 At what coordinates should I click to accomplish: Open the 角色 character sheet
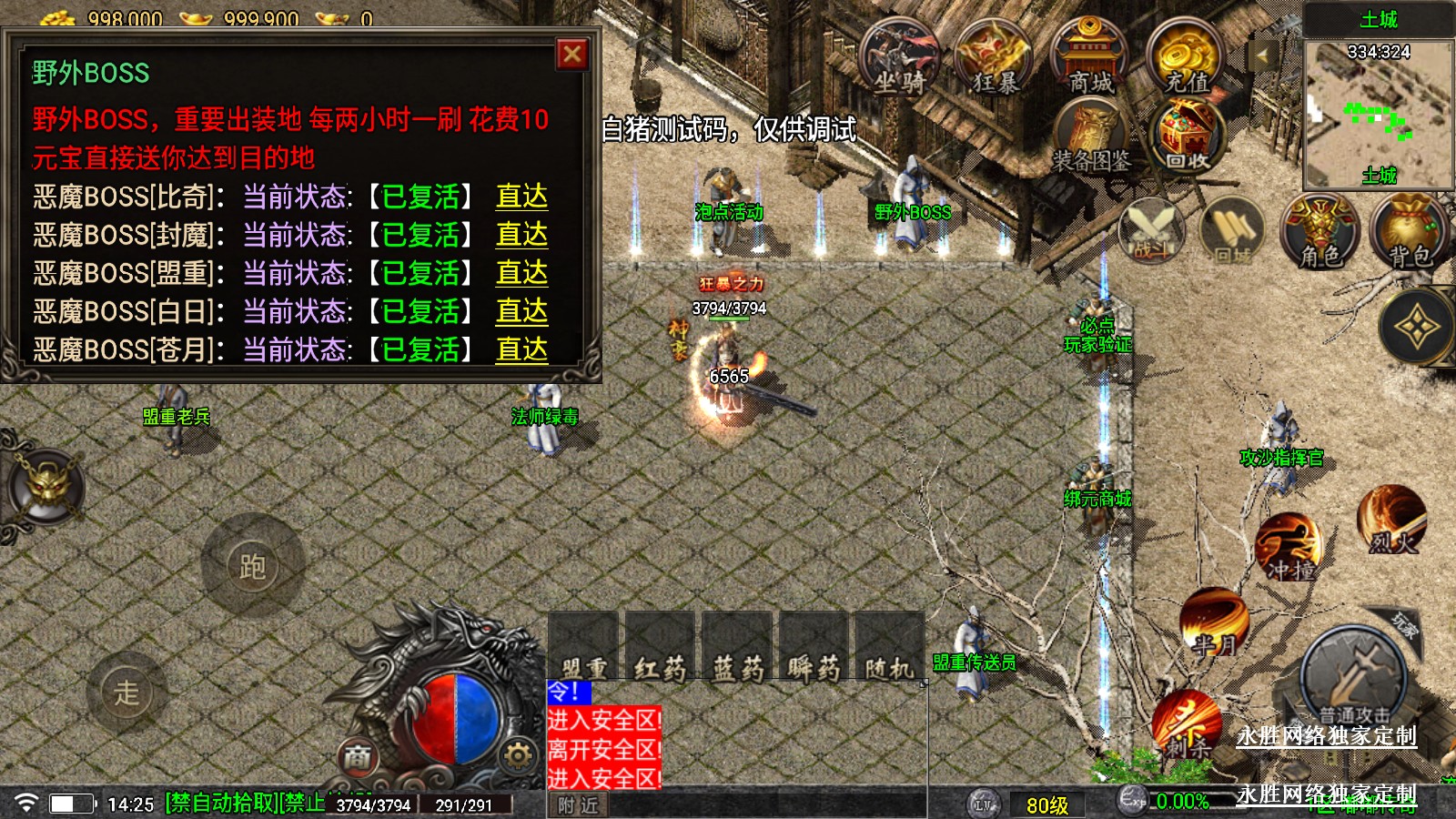pyautogui.click(x=1320, y=232)
